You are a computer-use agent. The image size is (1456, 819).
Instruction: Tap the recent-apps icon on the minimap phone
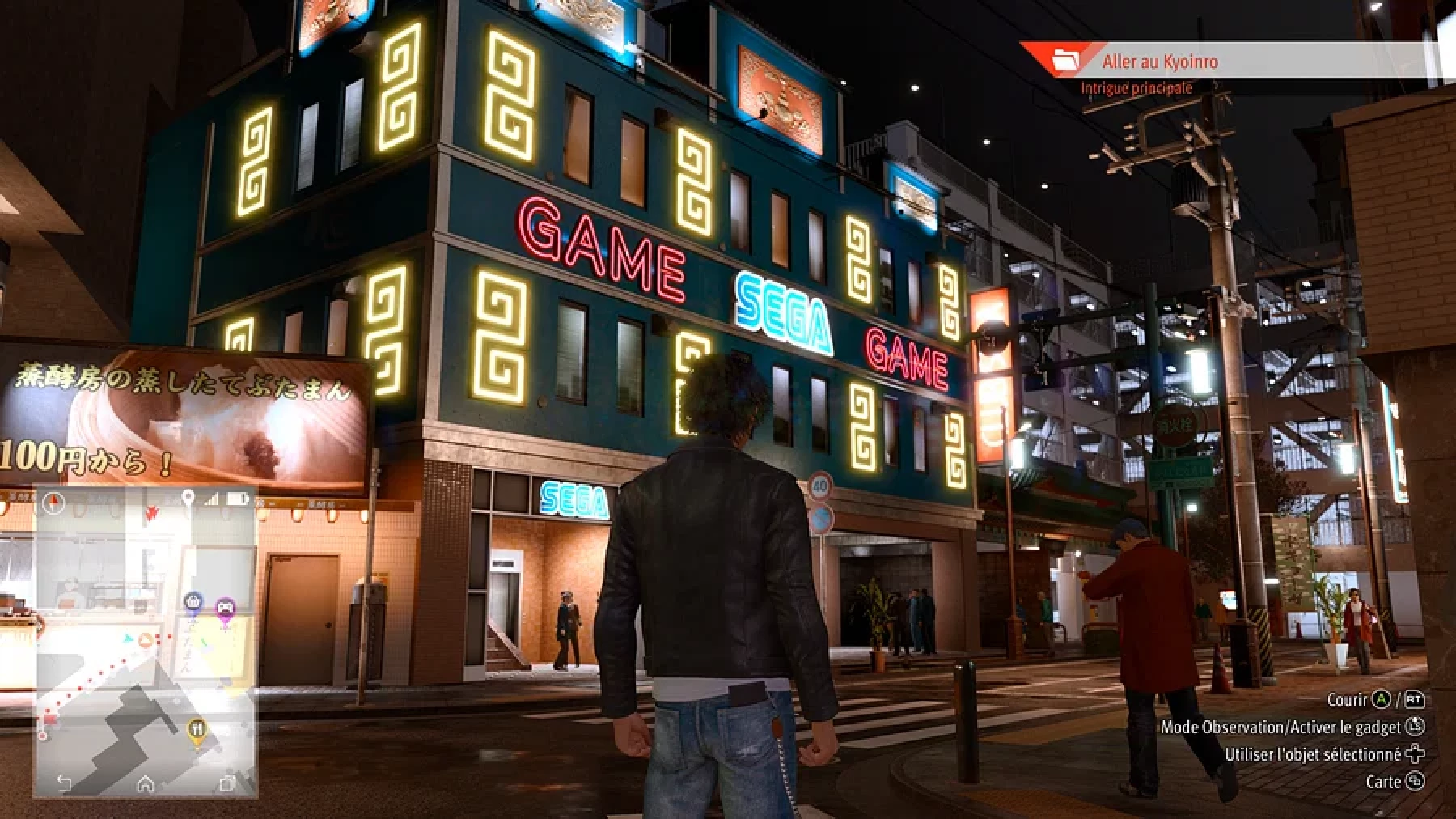(227, 783)
